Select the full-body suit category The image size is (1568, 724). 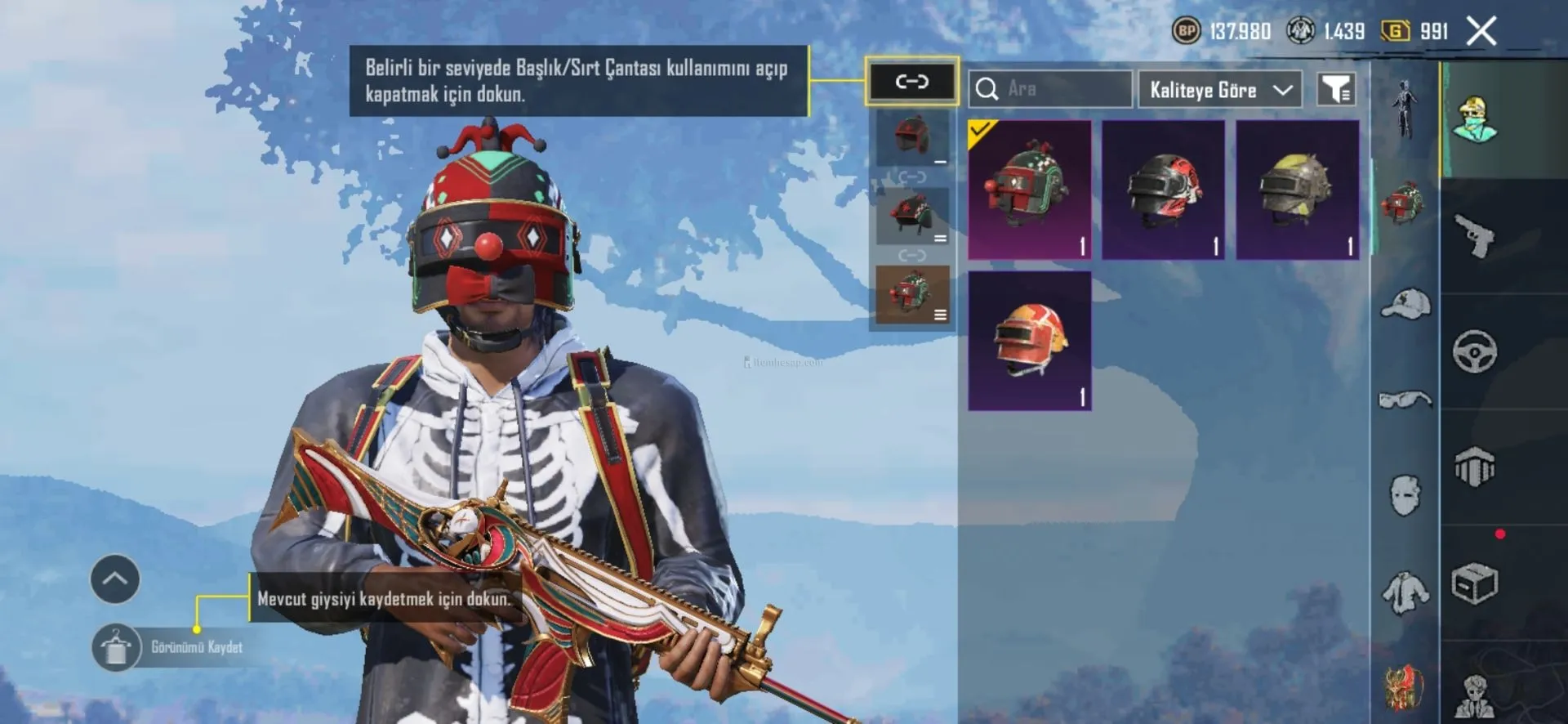coord(1405,109)
